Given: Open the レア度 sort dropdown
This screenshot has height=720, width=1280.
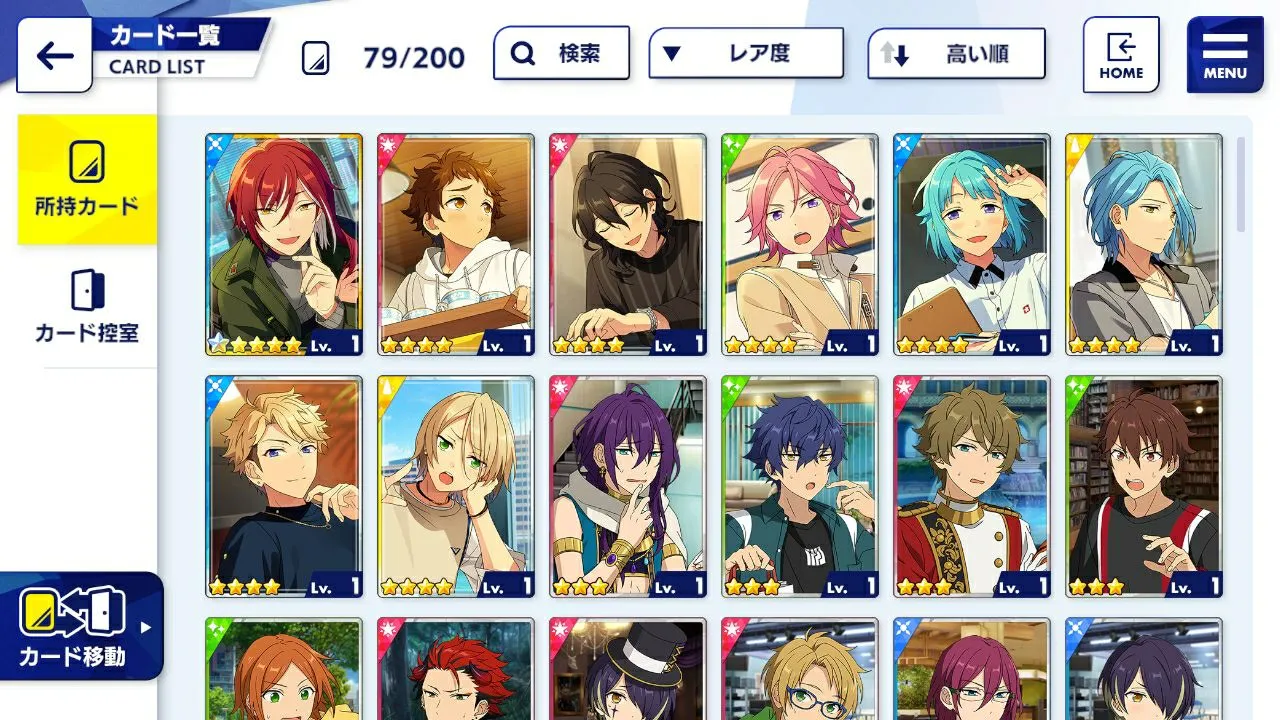Looking at the screenshot, I should pyautogui.click(x=745, y=53).
